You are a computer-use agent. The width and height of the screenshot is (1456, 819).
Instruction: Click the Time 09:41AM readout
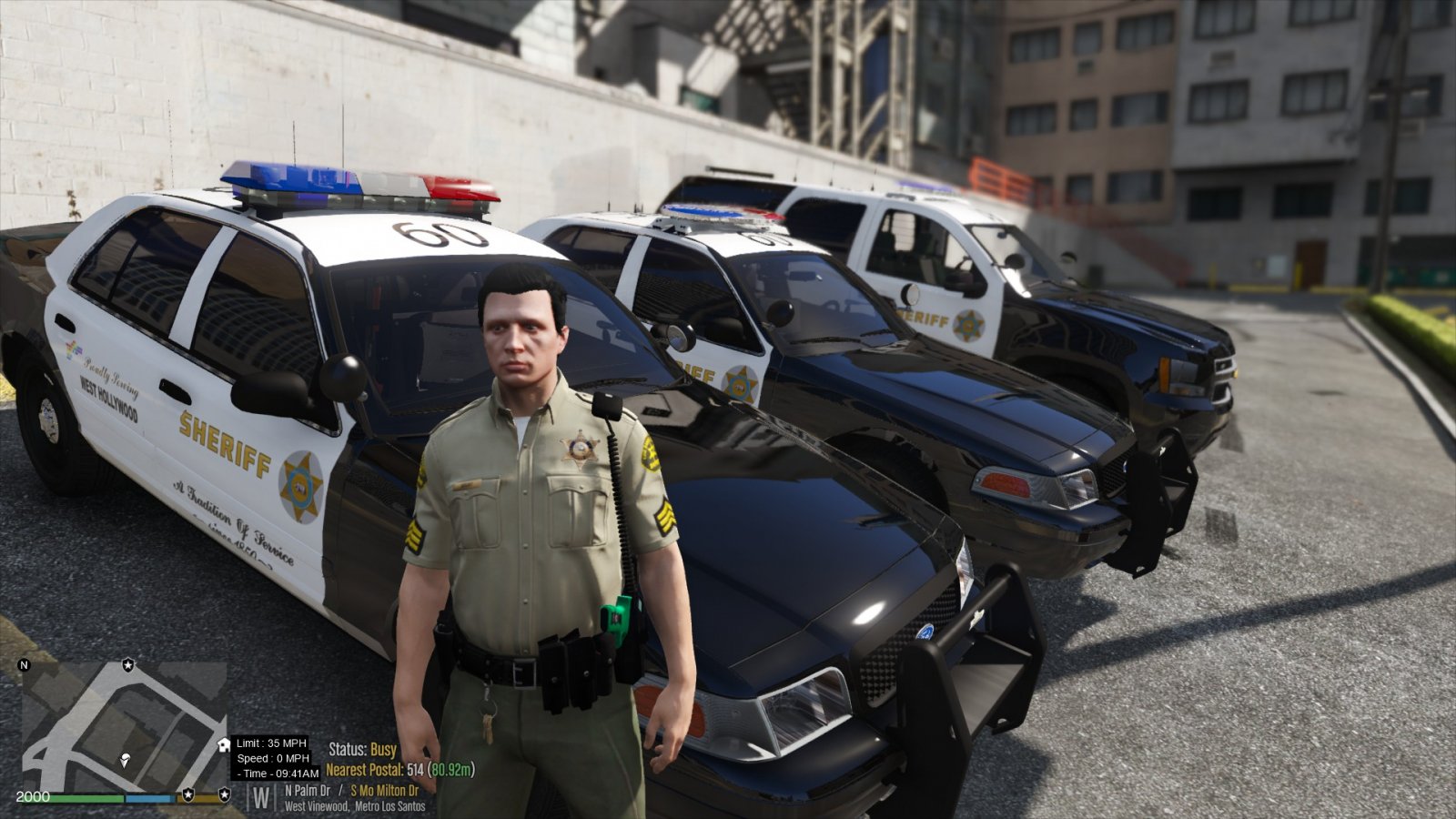click(278, 773)
